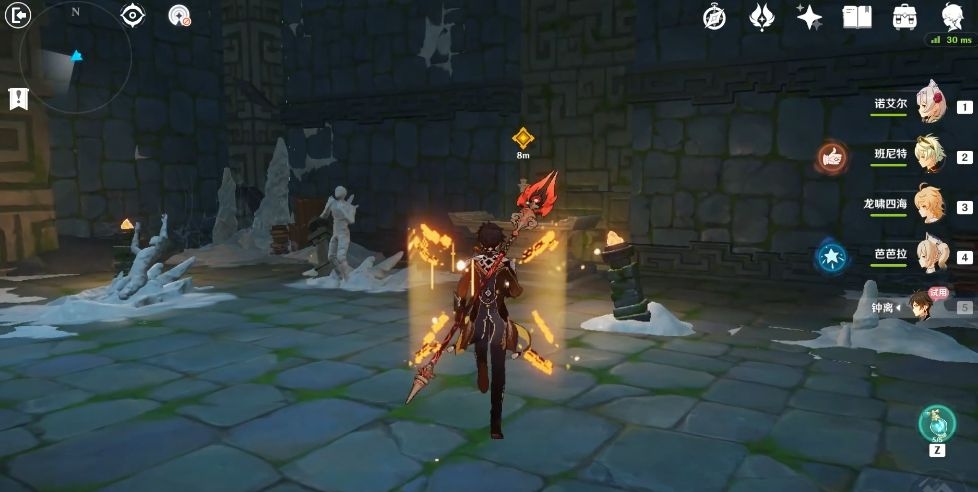Tap the blue star icon beside 芭芭拉
The height and width of the screenshot is (492, 978).
[831, 257]
